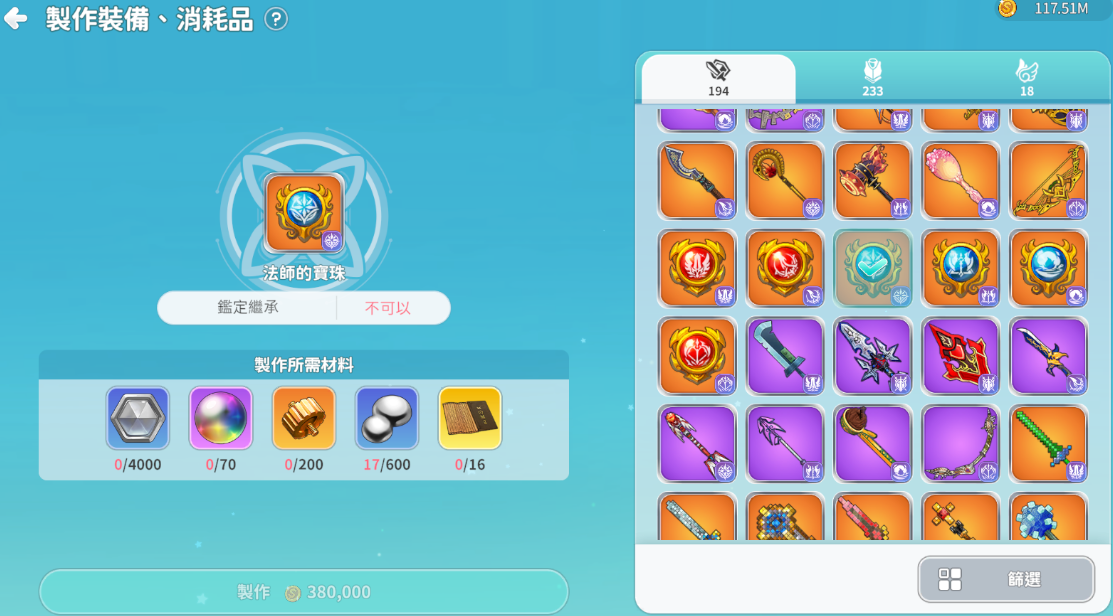This screenshot has width=1113, height=616.
Task: Pick the green pixel sword recipe
Action: pyautogui.click(x=1048, y=443)
